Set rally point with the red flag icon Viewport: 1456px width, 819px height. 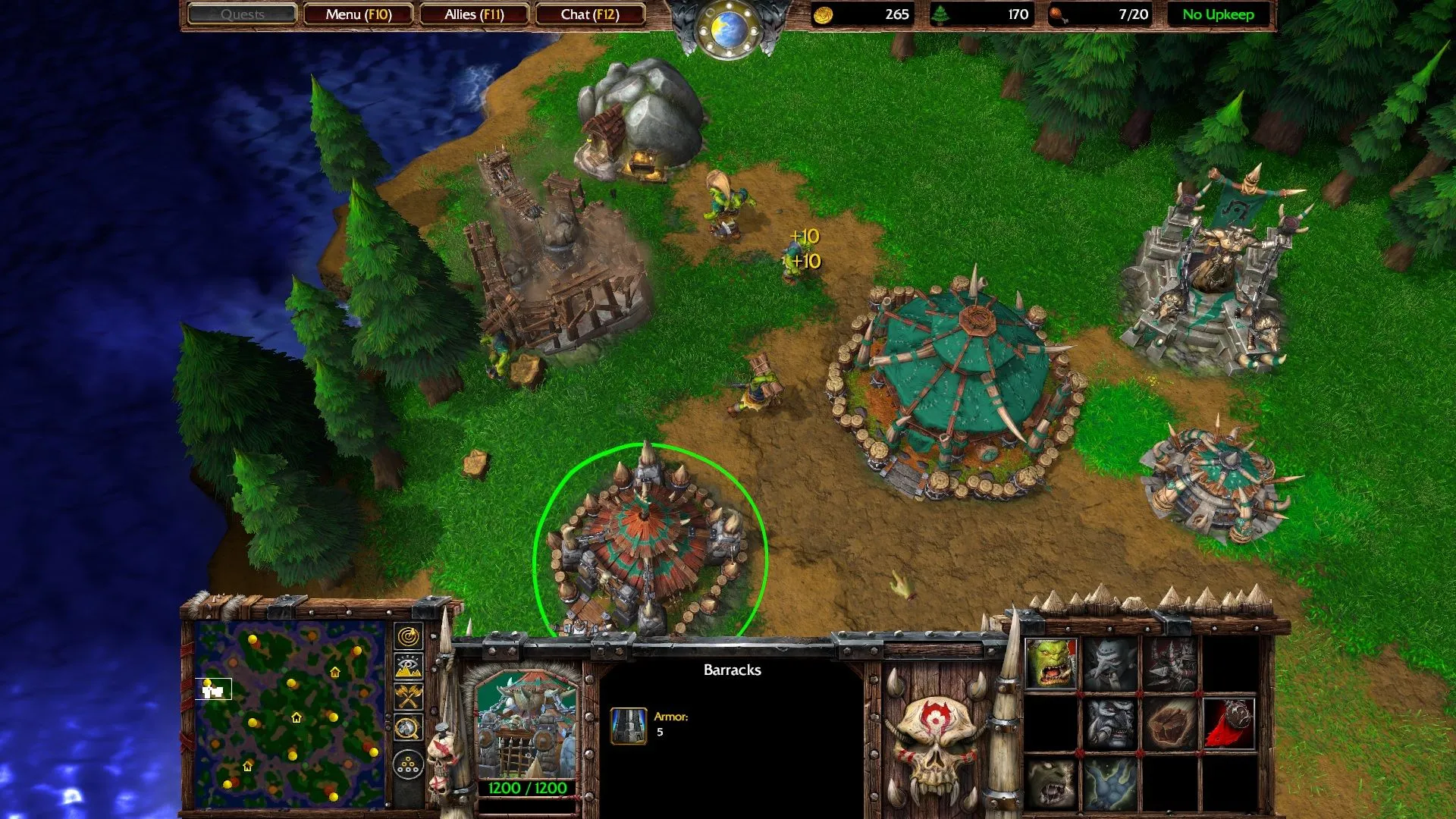(1228, 723)
